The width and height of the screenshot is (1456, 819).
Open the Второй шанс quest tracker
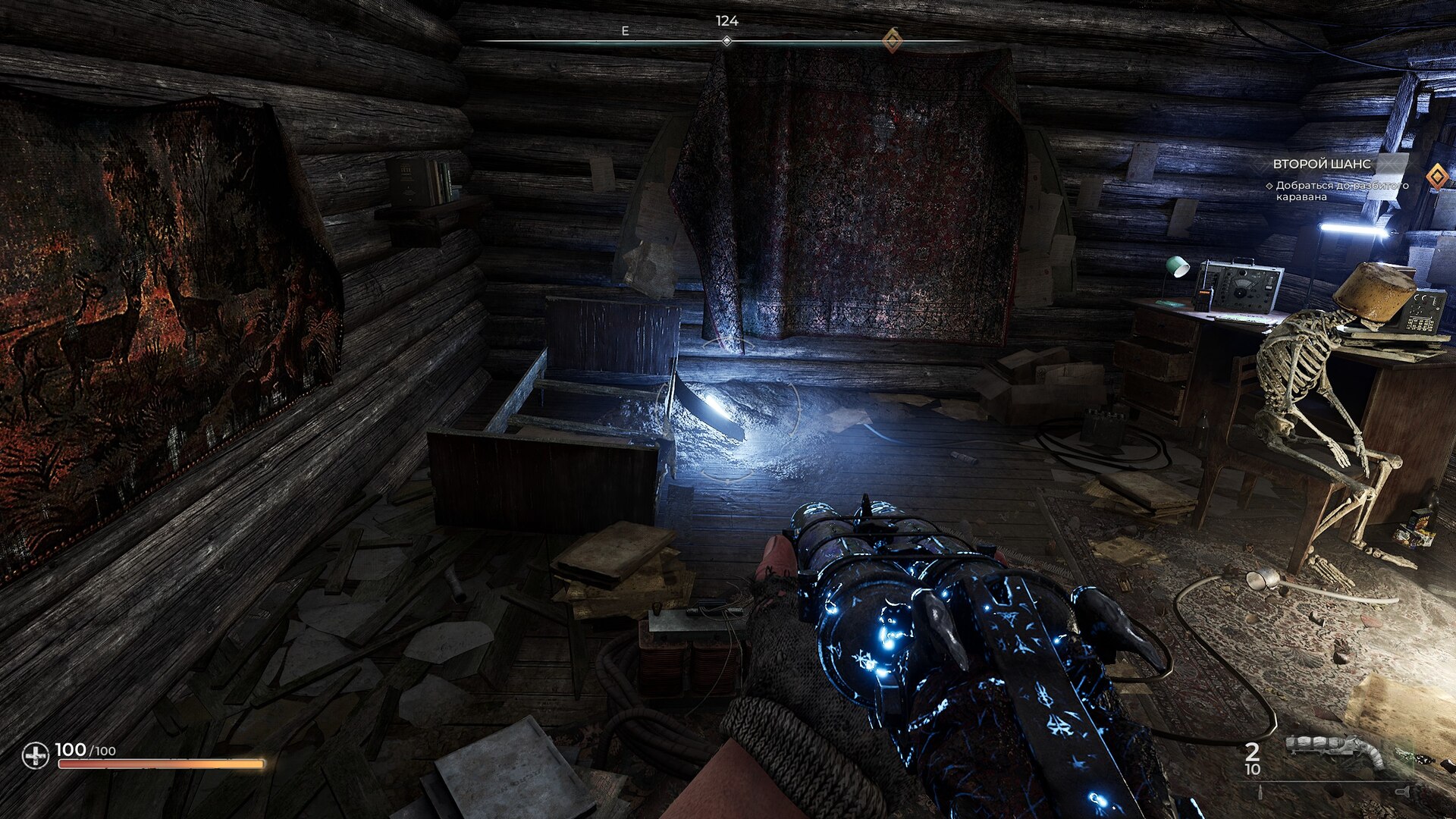tap(1321, 164)
